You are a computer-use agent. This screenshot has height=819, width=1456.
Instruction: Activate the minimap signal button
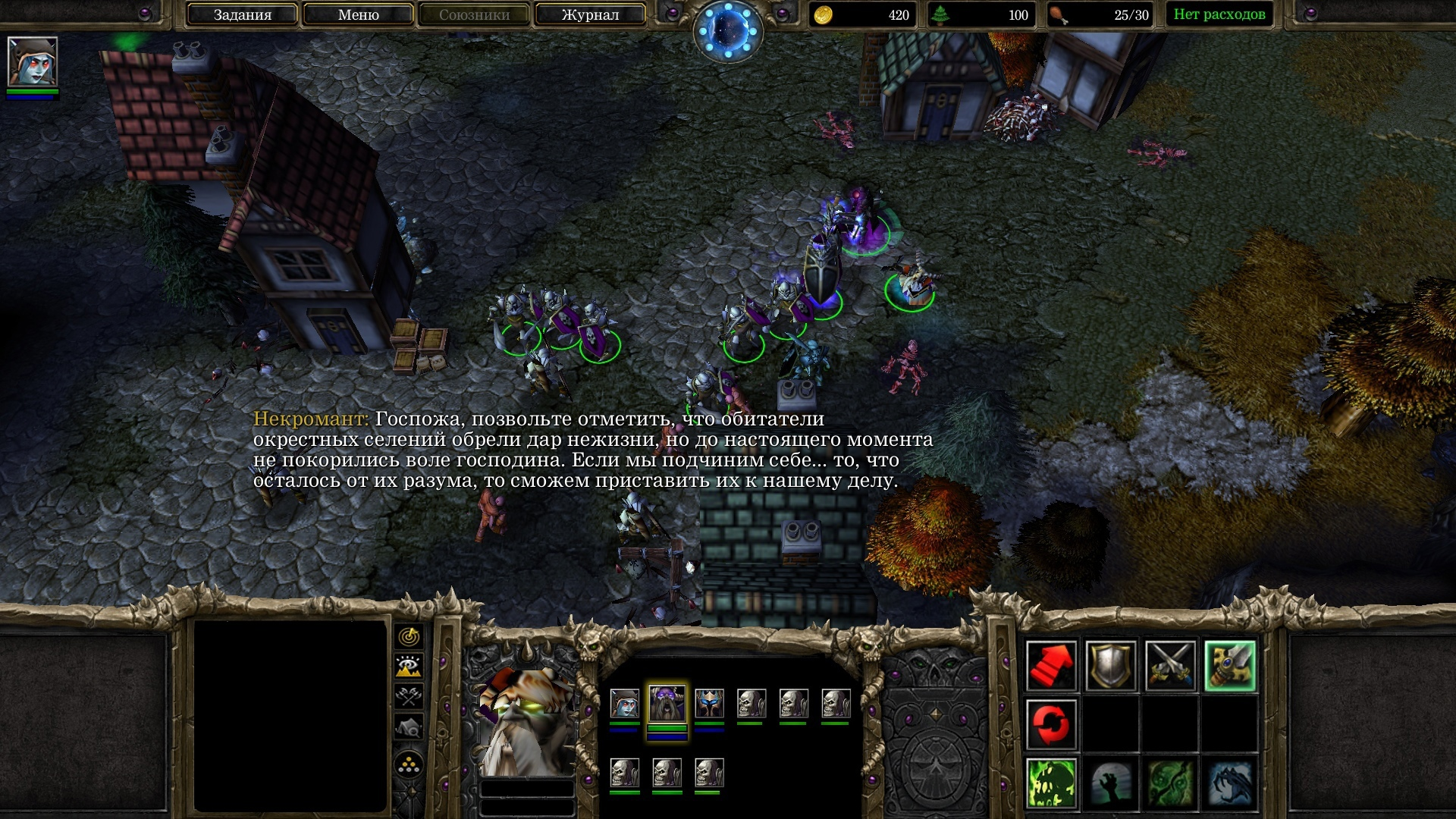point(409,636)
